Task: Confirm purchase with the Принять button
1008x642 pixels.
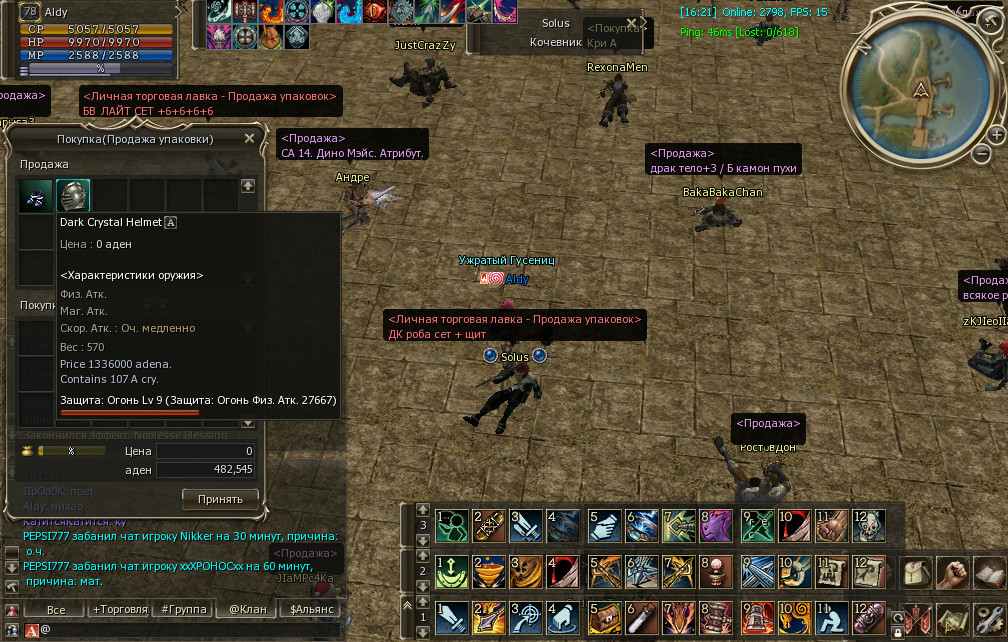Action: 220,498
